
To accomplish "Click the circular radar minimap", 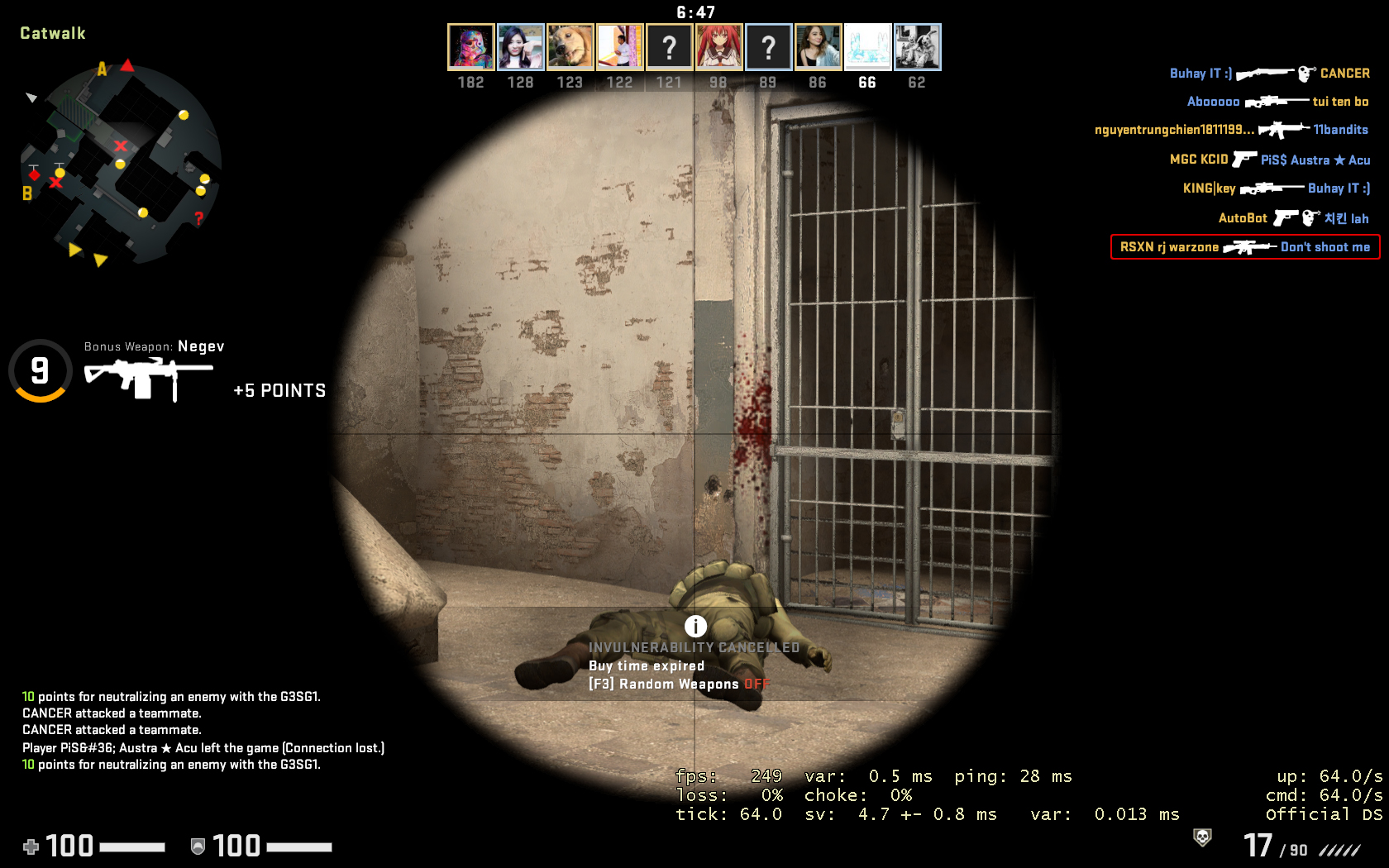I will tap(121, 163).
